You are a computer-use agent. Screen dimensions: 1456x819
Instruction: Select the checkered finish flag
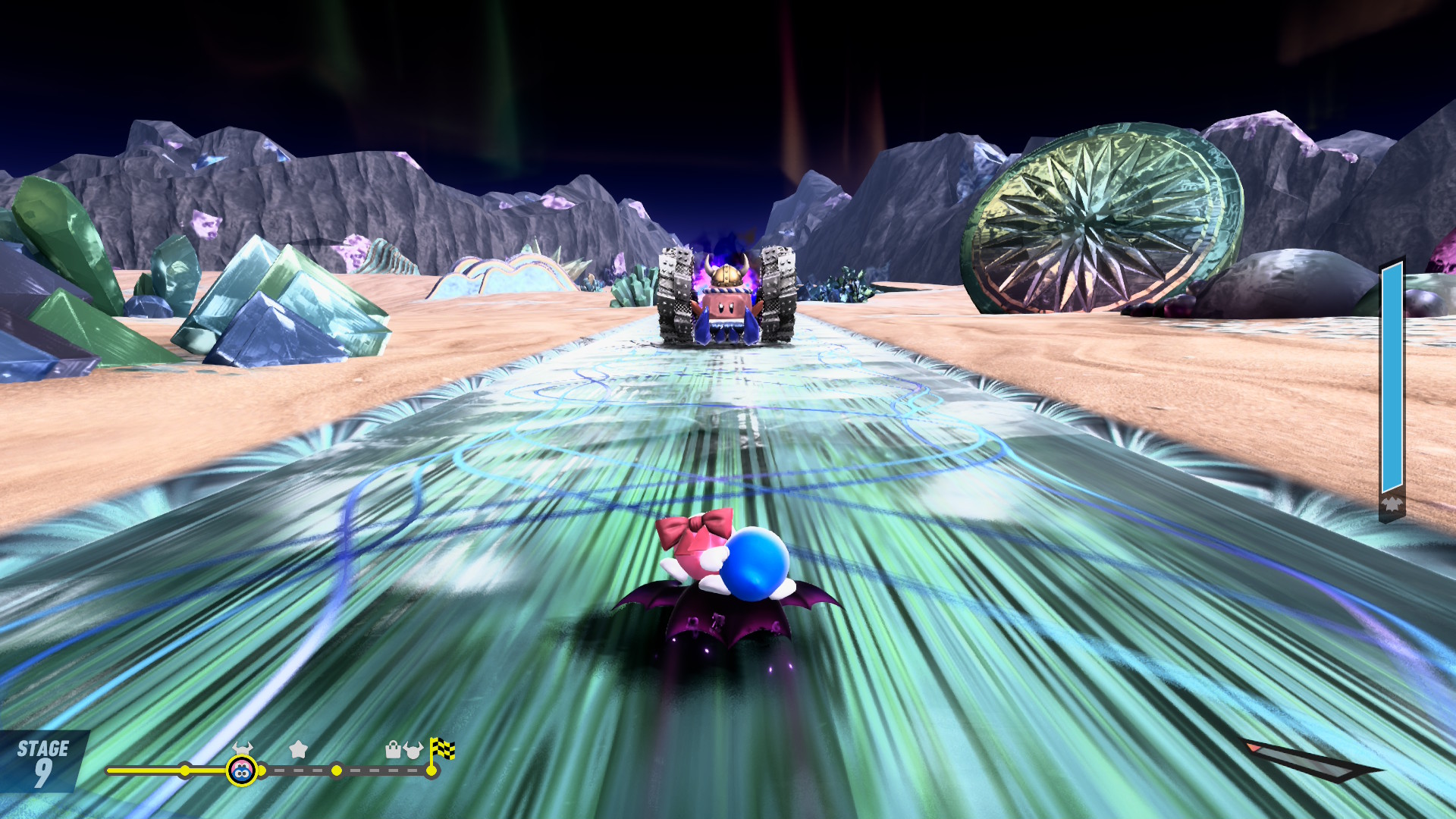tap(442, 749)
